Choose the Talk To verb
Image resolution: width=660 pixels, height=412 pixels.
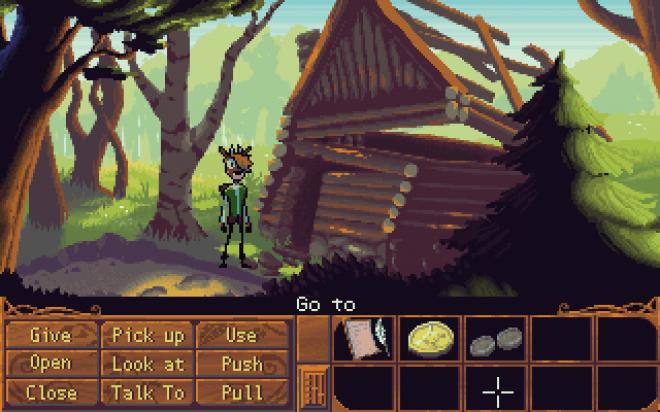(x=147, y=391)
